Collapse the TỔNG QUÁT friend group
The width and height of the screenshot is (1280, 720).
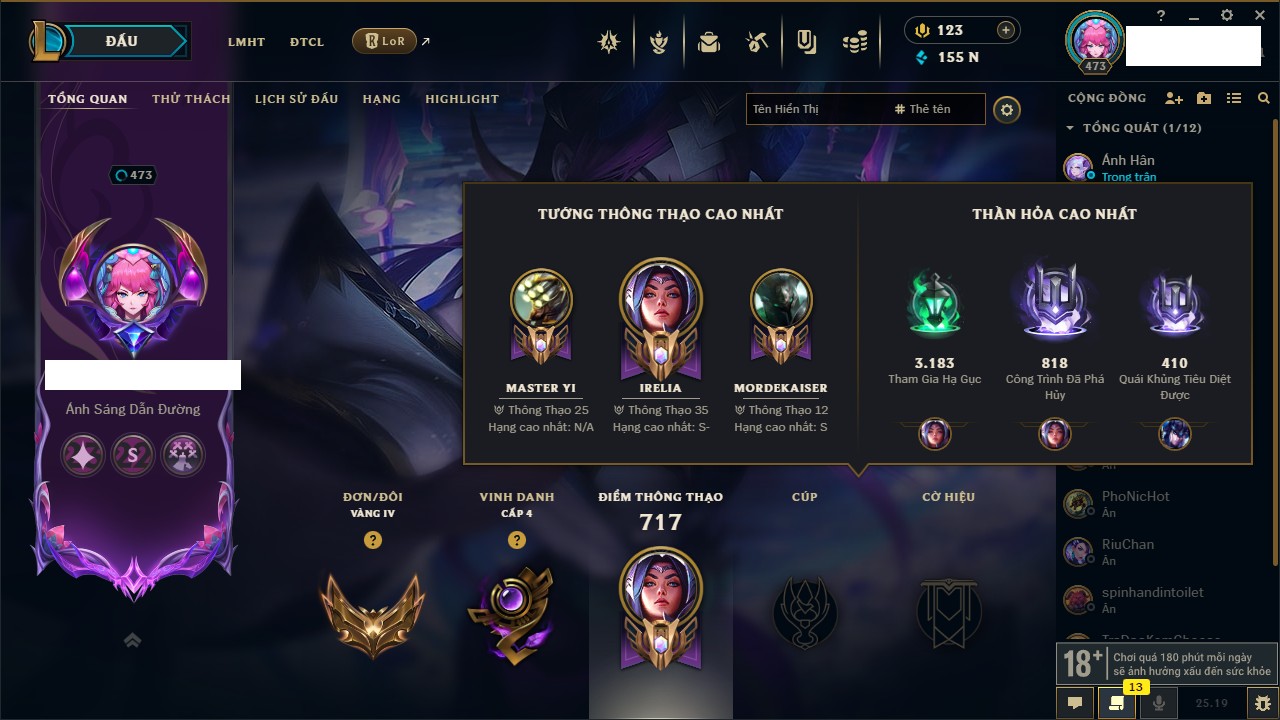1070,128
